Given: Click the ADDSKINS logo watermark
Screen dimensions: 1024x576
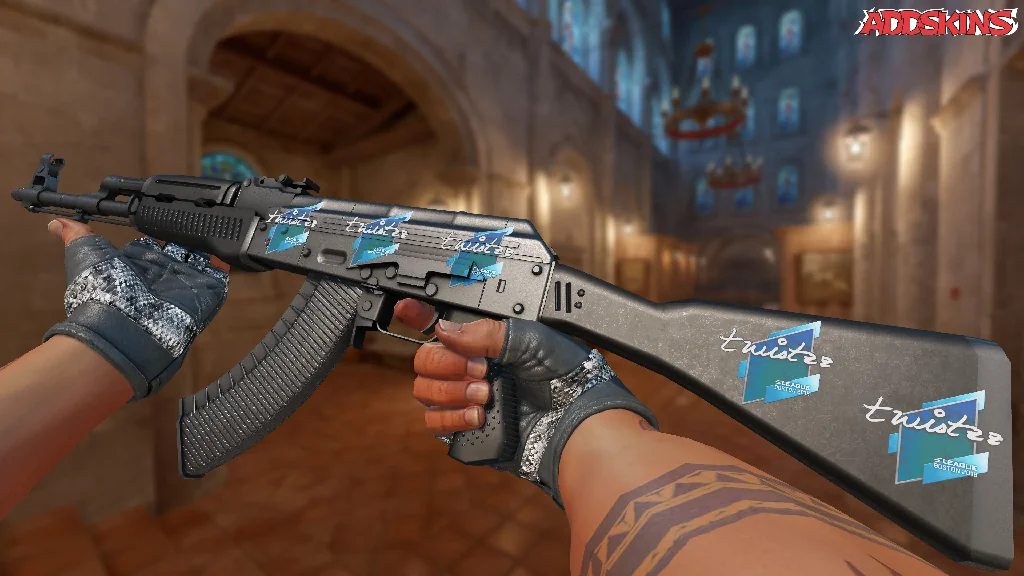Looking at the screenshot, I should 939,23.
